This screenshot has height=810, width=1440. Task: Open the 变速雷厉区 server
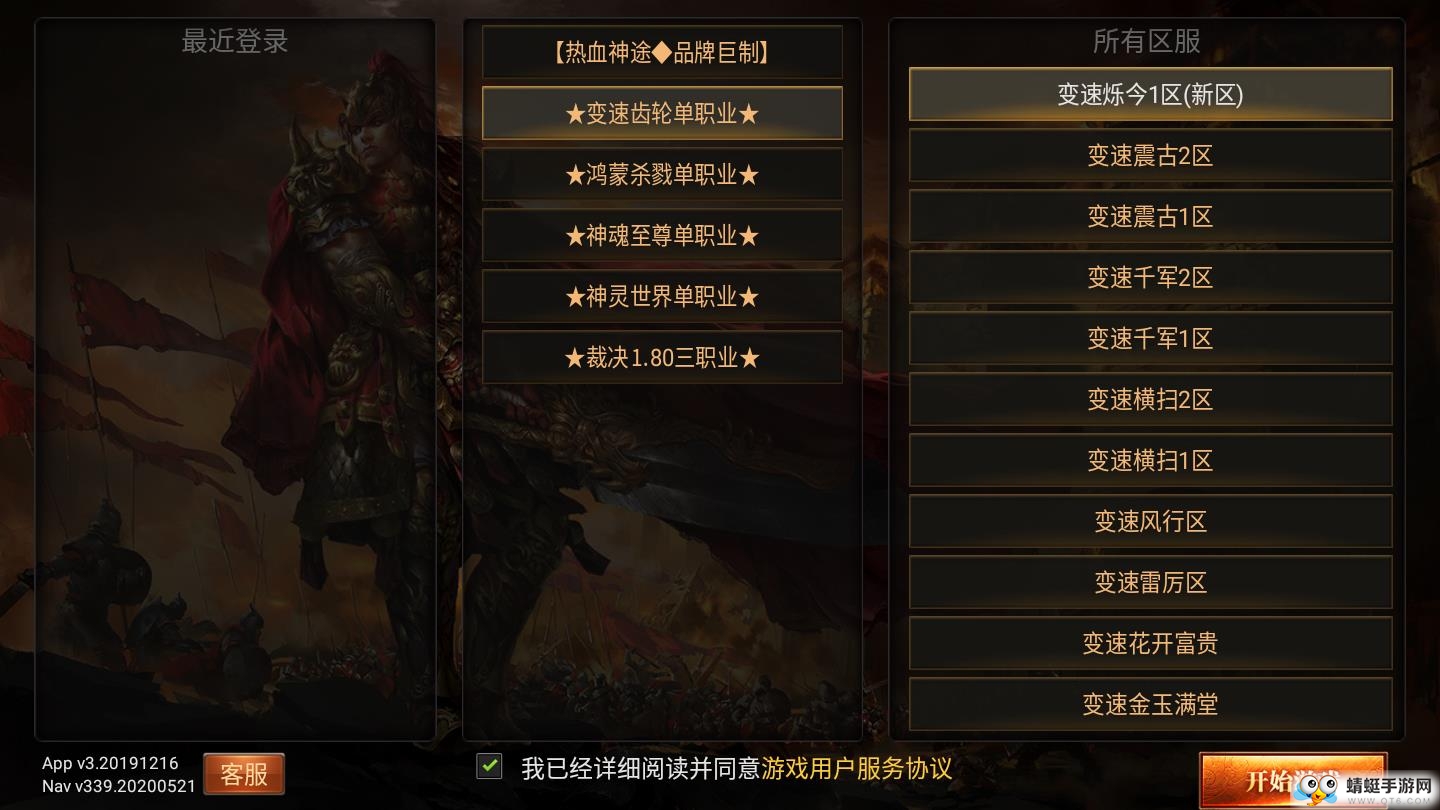click(1149, 582)
